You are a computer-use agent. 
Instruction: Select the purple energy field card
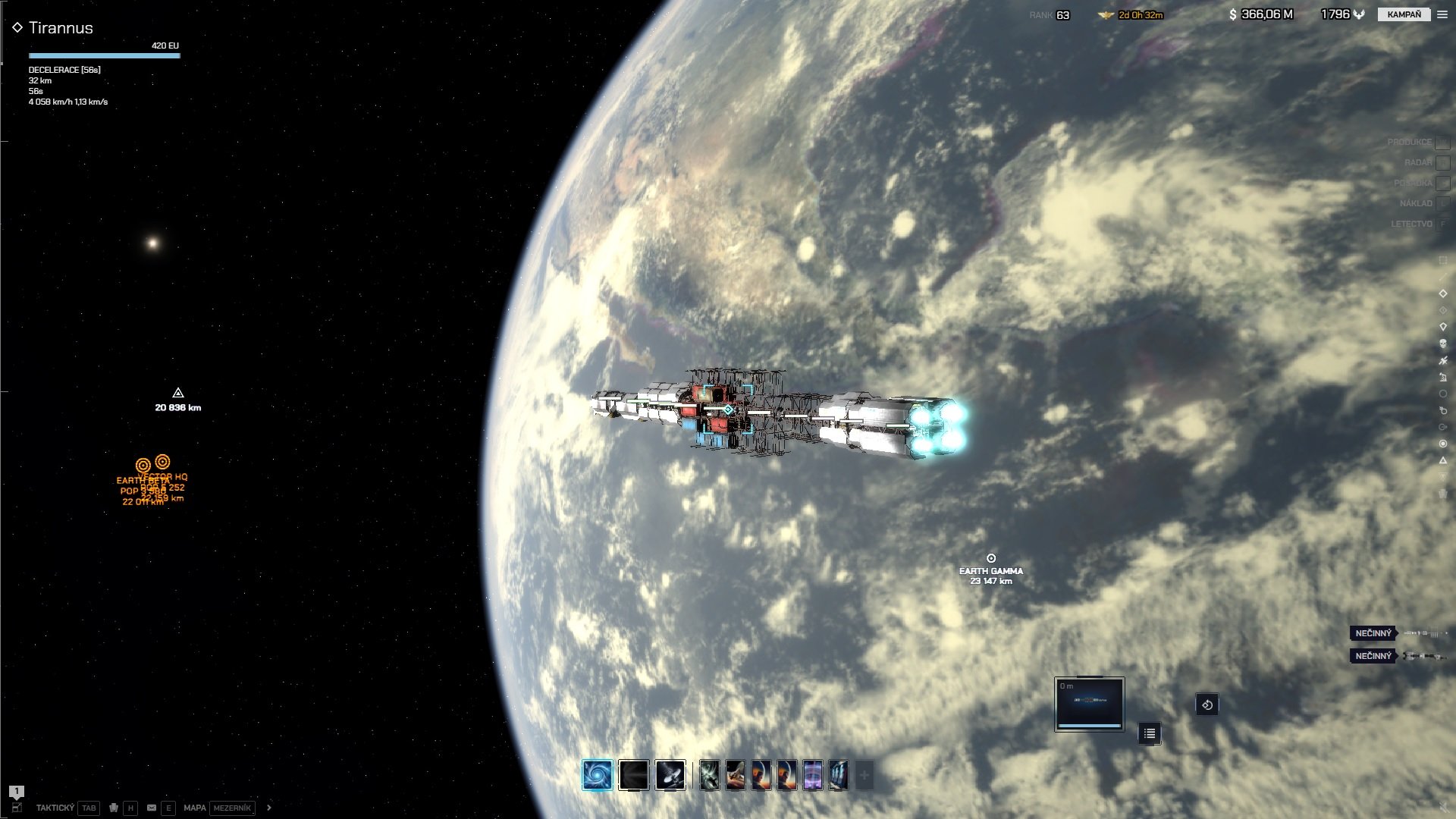[813, 775]
